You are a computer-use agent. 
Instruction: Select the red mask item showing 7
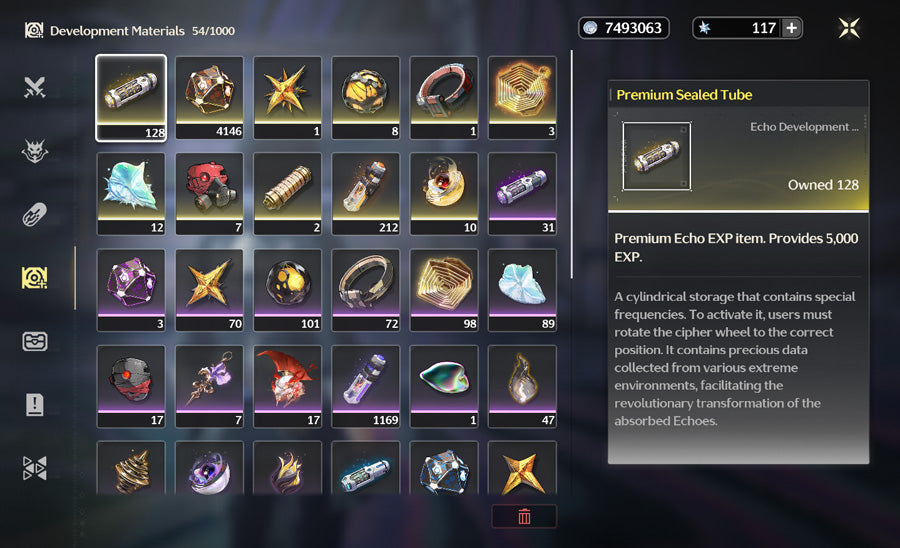(209, 193)
